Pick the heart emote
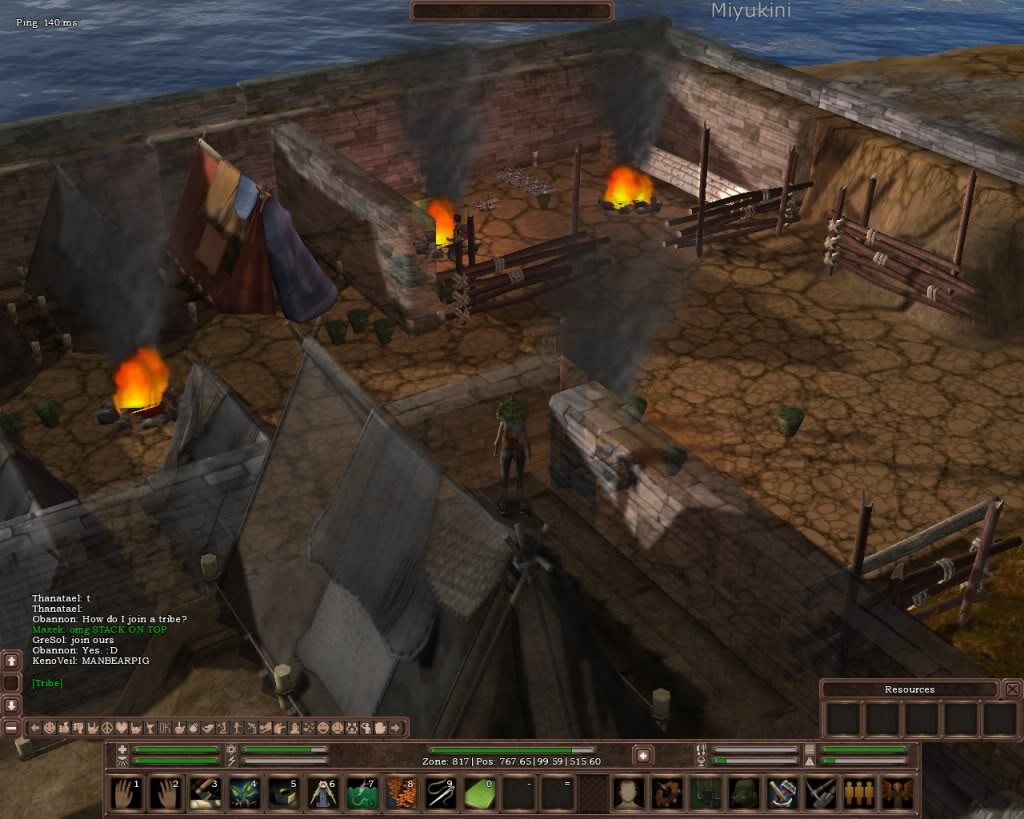This screenshot has width=1024, height=819. (x=121, y=727)
